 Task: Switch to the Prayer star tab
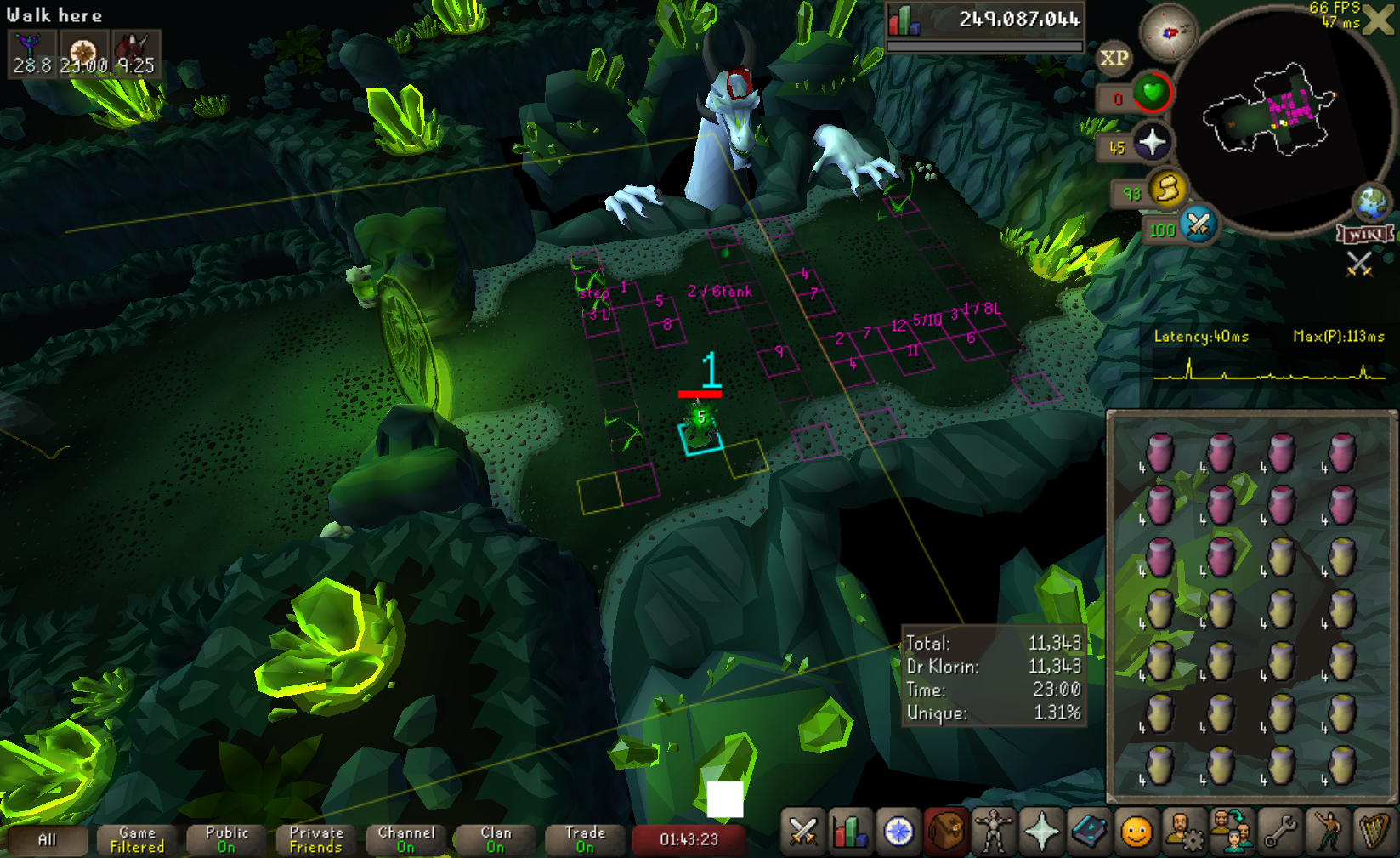(1041, 832)
